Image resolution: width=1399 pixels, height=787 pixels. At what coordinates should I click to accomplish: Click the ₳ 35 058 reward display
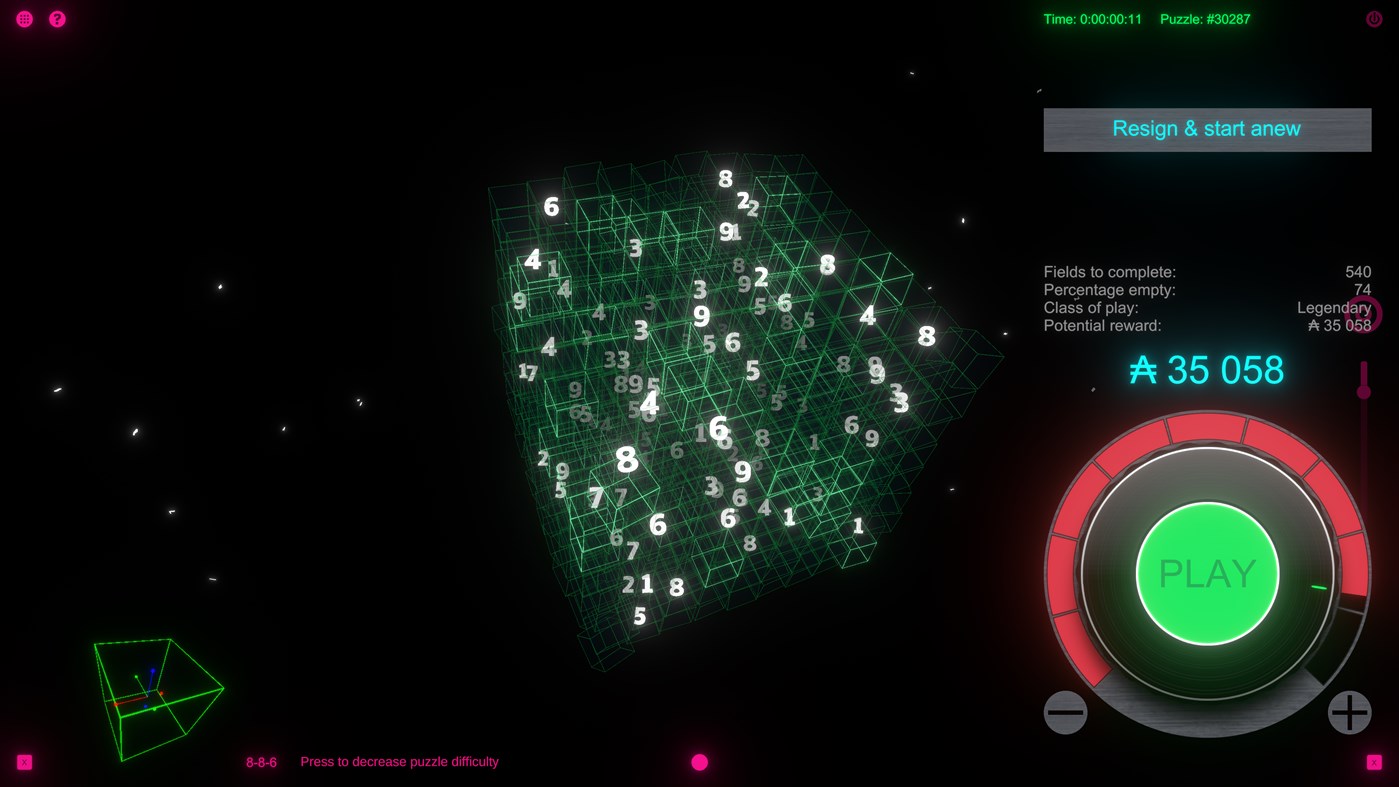point(1207,370)
